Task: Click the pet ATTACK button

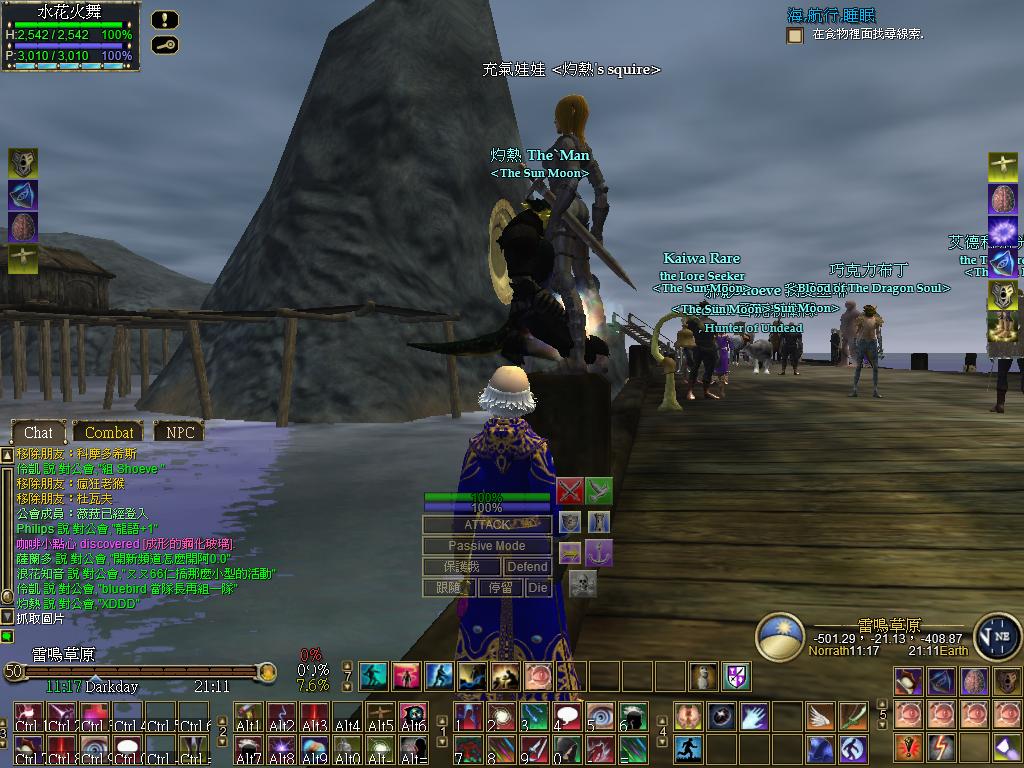Action: [487, 525]
